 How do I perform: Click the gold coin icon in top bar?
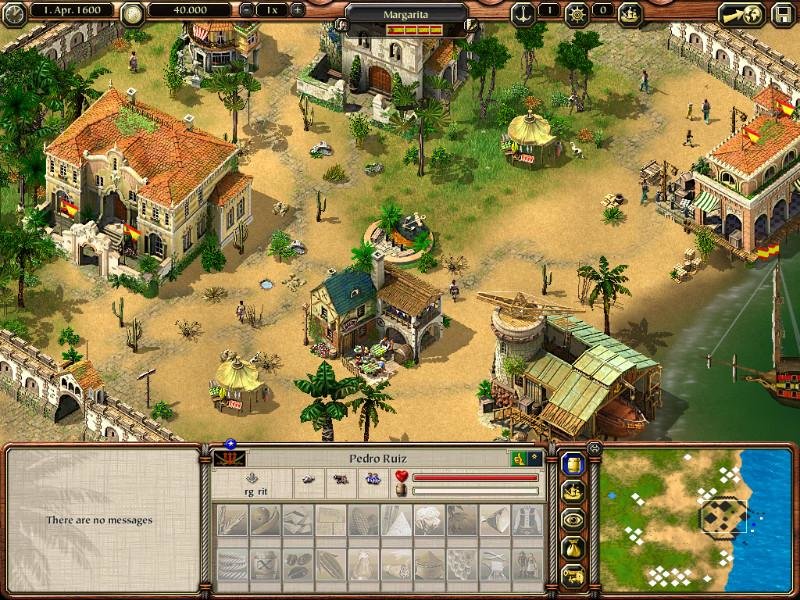pyautogui.click(x=132, y=13)
